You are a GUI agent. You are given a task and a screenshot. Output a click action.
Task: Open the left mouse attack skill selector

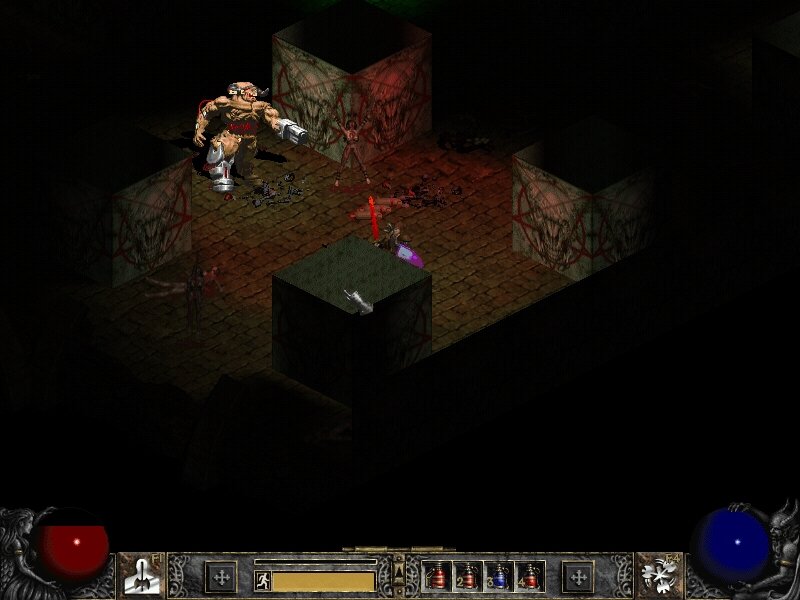141,575
